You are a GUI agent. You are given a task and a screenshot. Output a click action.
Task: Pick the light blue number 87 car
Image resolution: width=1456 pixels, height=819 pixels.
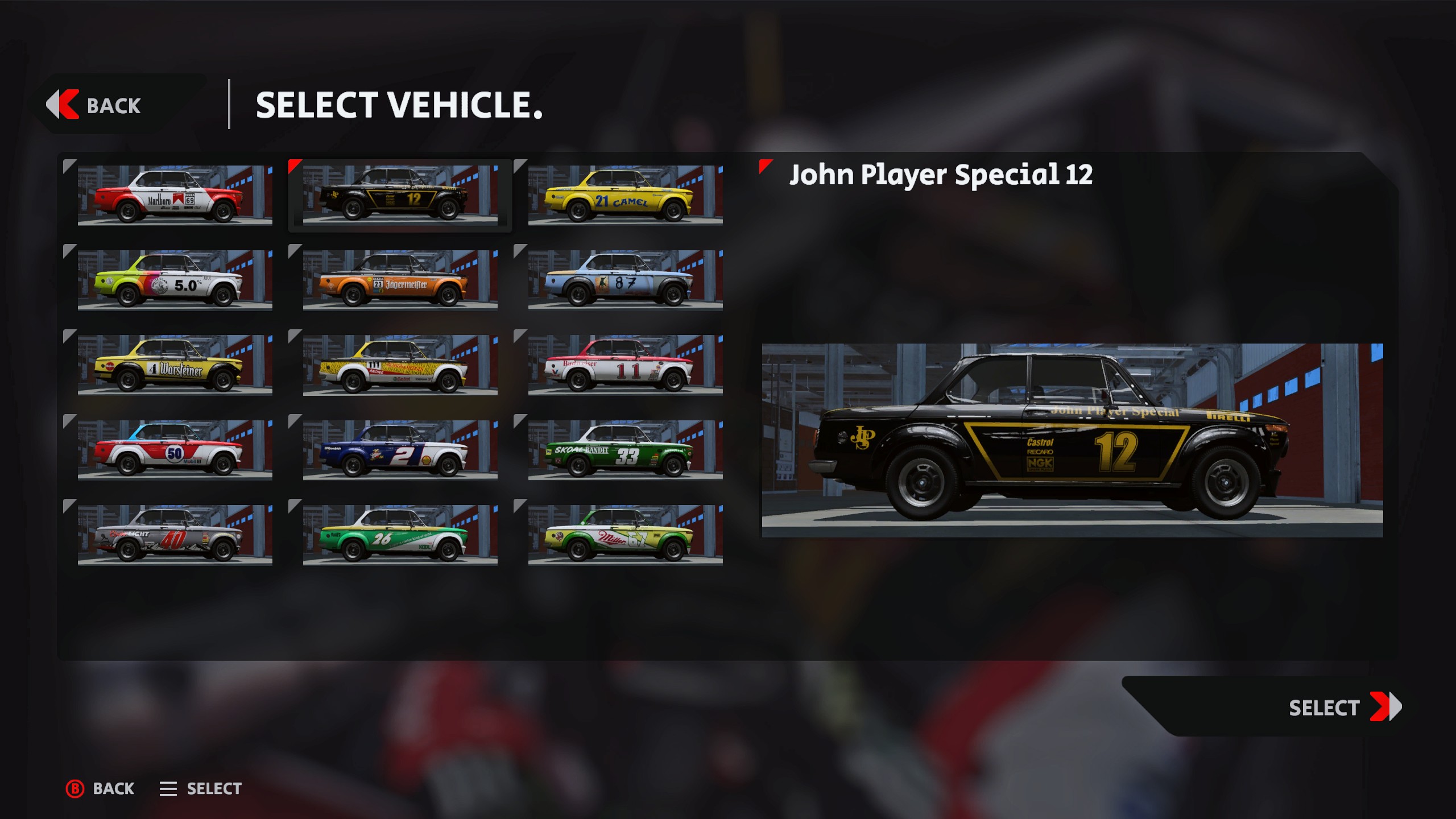tap(625, 280)
